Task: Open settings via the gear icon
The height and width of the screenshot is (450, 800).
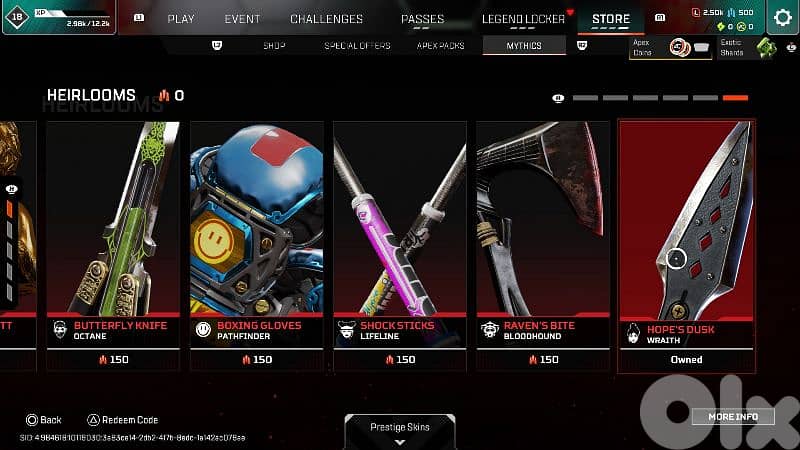Action: [x=782, y=17]
